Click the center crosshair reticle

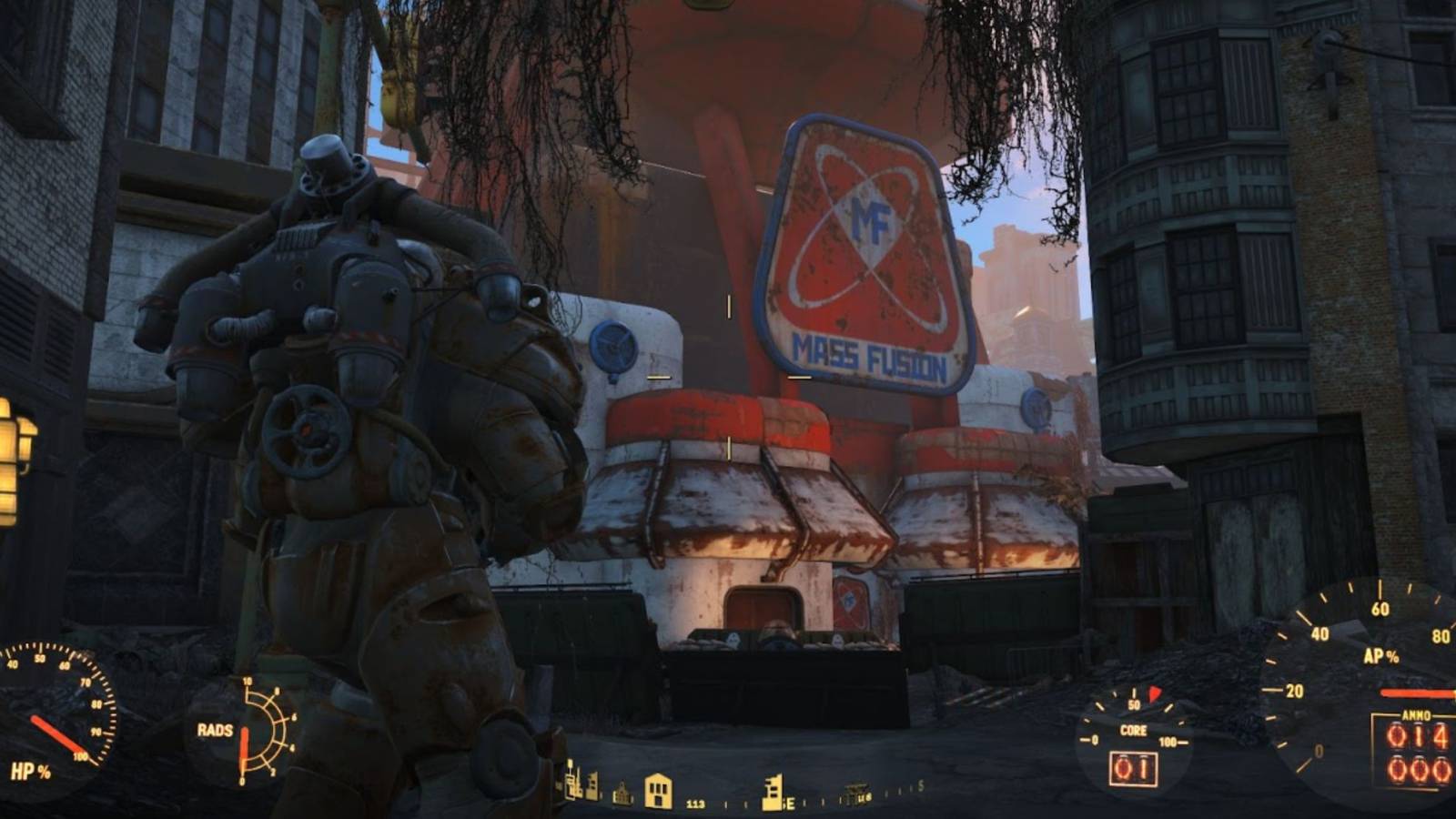728,375
